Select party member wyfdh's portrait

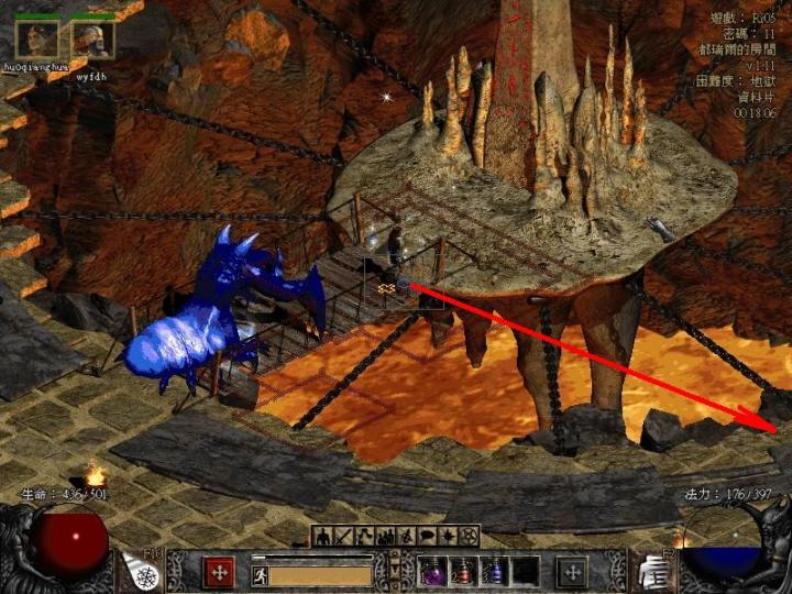[x=93, y=41]
